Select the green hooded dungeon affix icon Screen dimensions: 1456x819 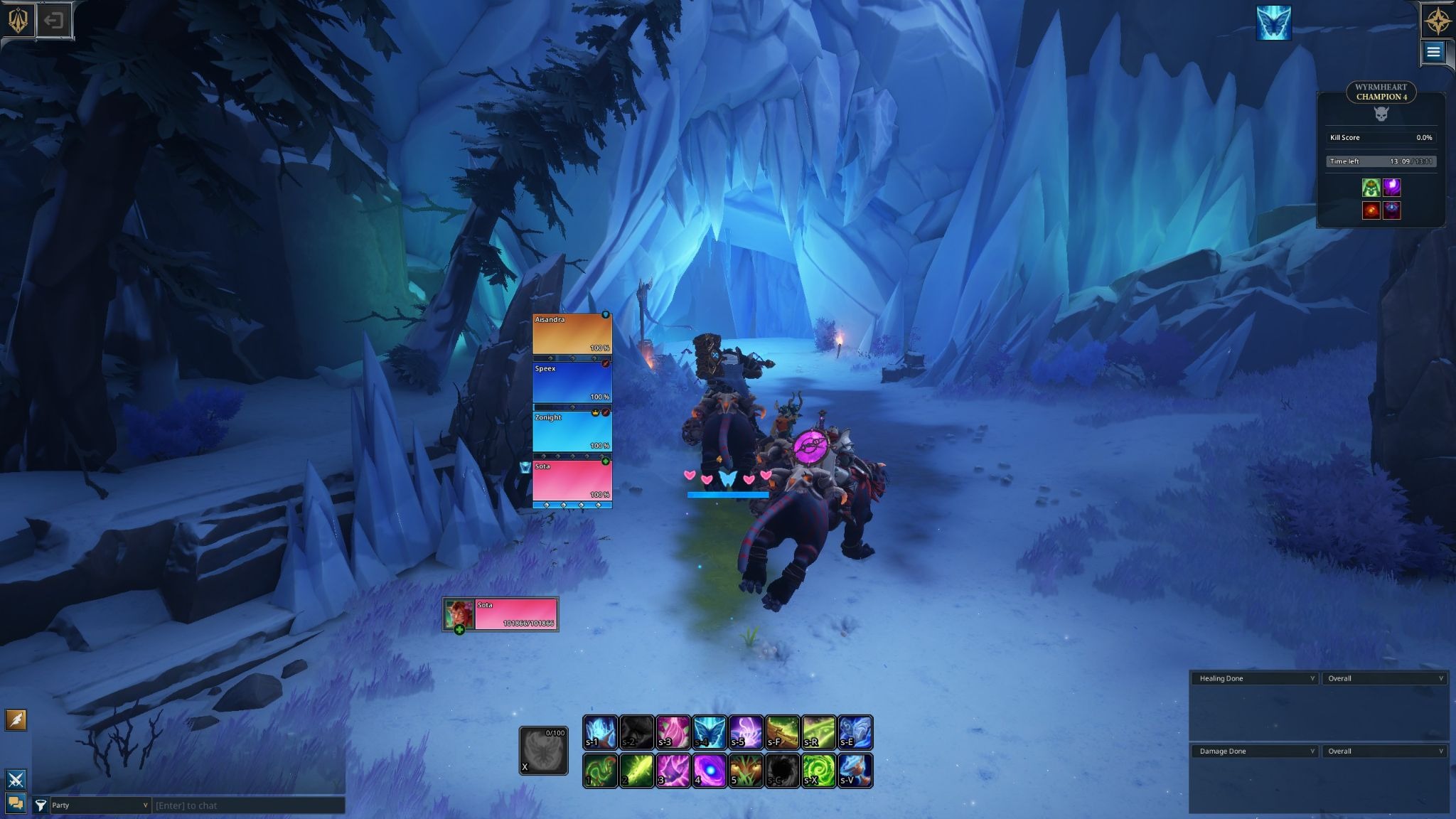pos(1371,187)
